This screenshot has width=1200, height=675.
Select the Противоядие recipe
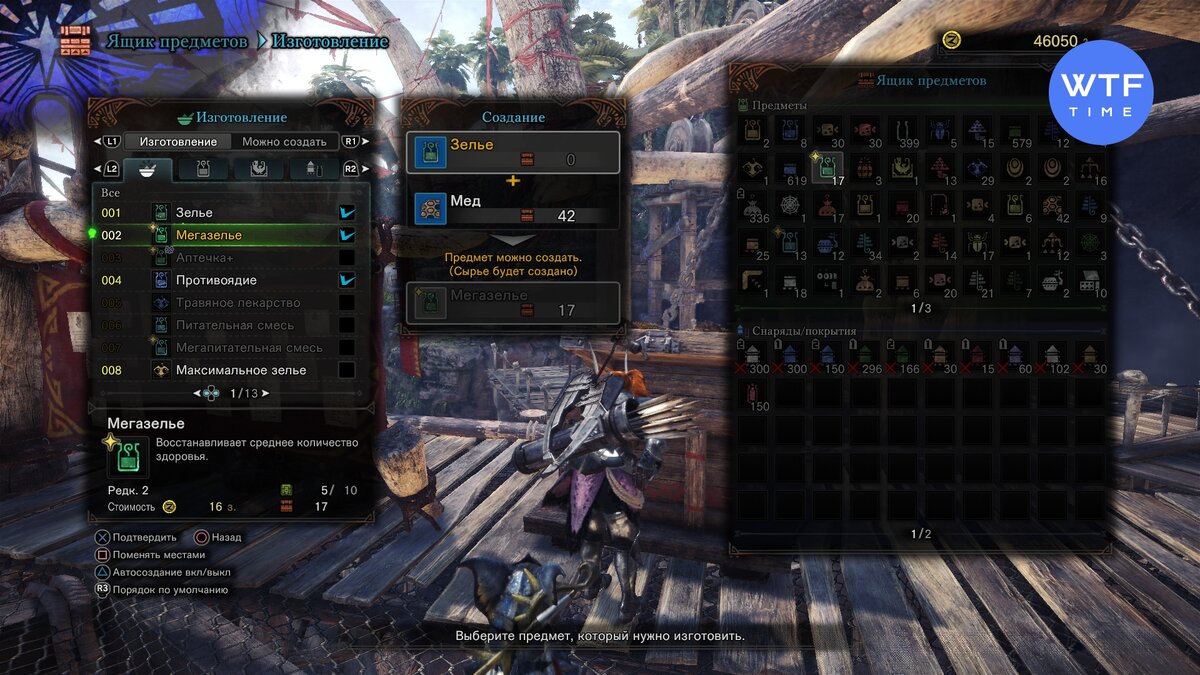[x=228, y=281]
